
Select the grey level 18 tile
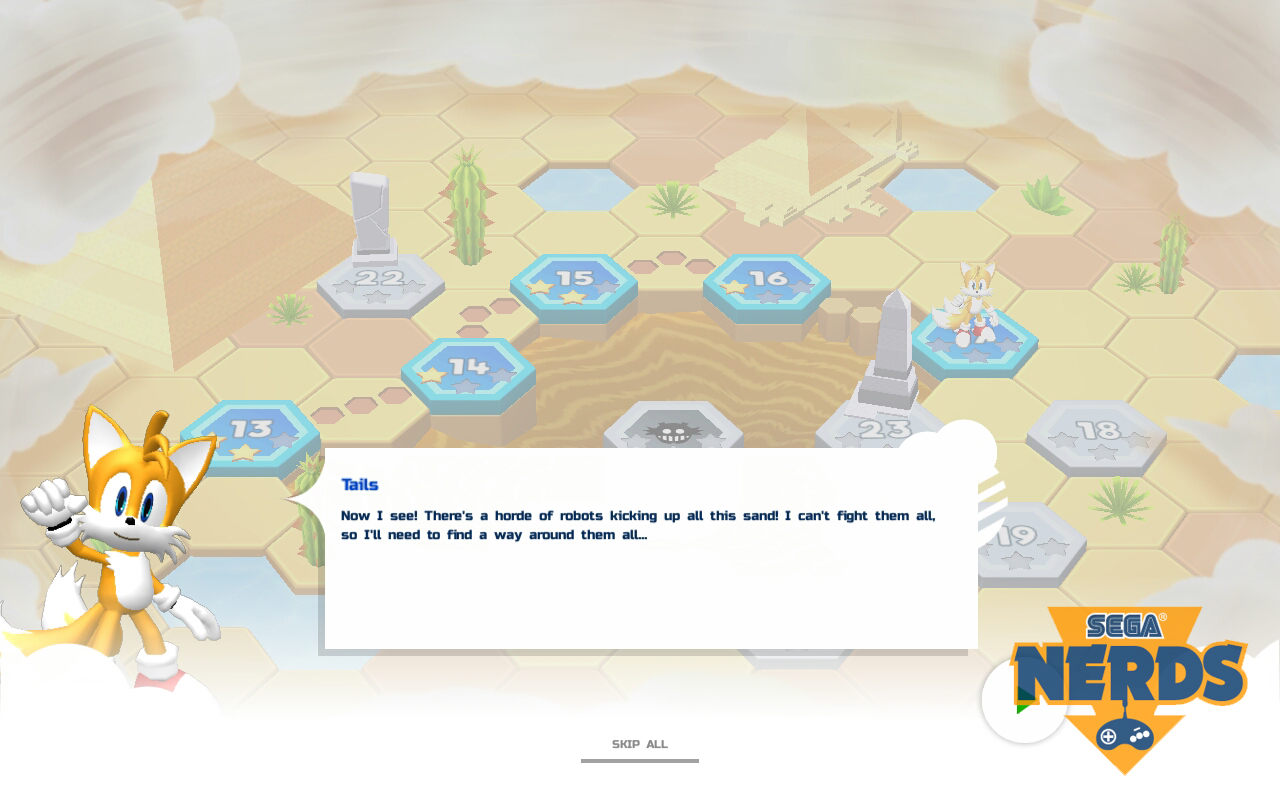point(1097,434)
